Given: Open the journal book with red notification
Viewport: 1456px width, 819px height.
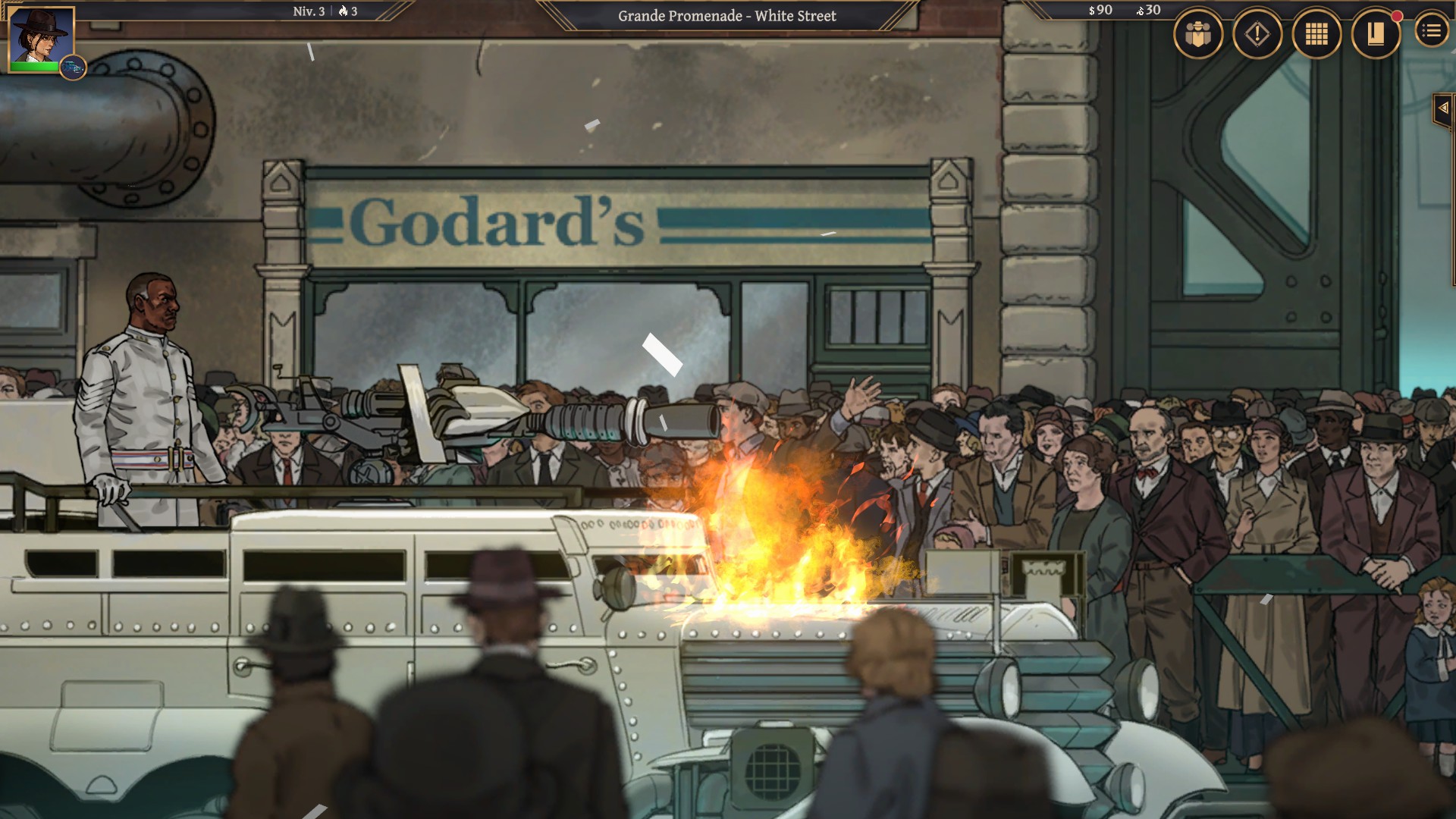Looking at the screenshot, I should 1376,34.
